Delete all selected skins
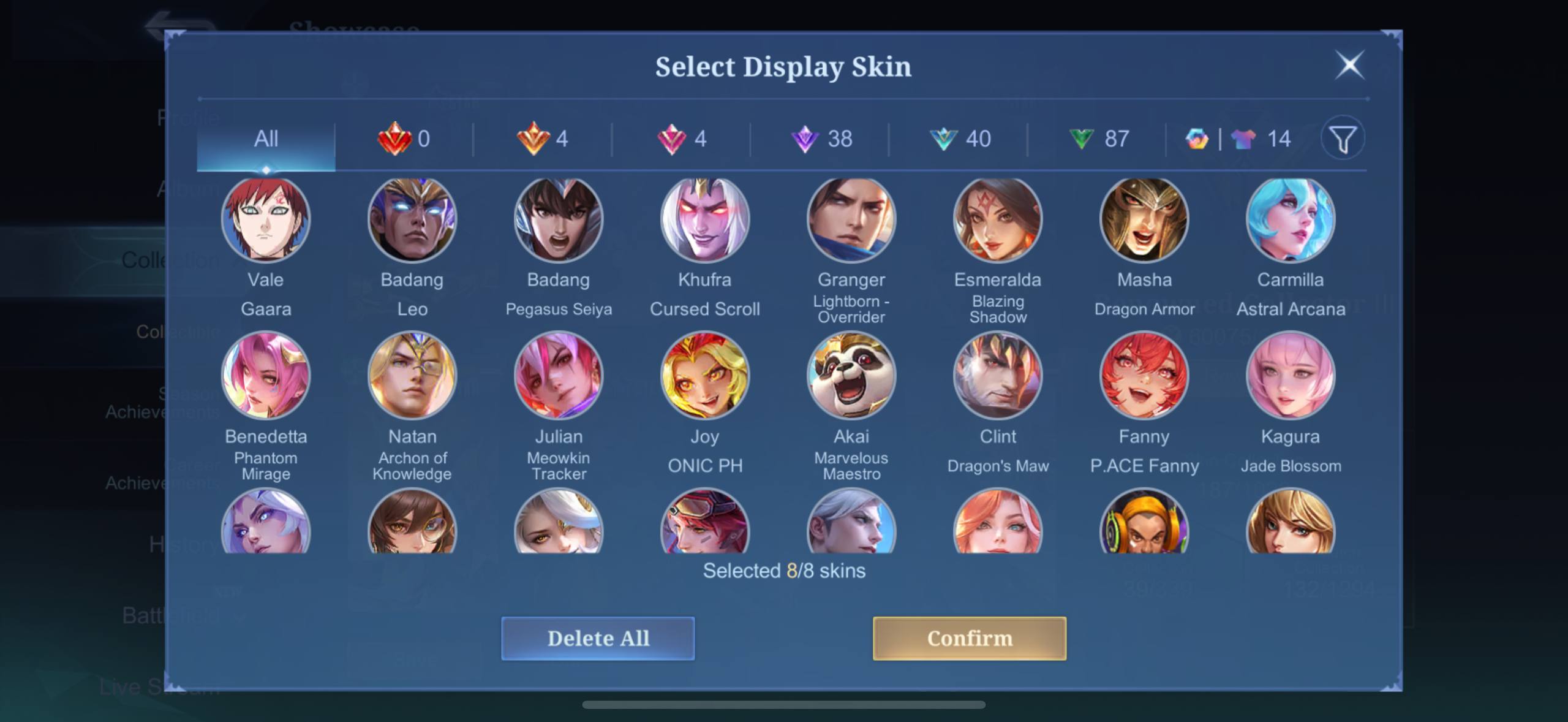This screenshot has height=722, width=1568. point(598,638)
